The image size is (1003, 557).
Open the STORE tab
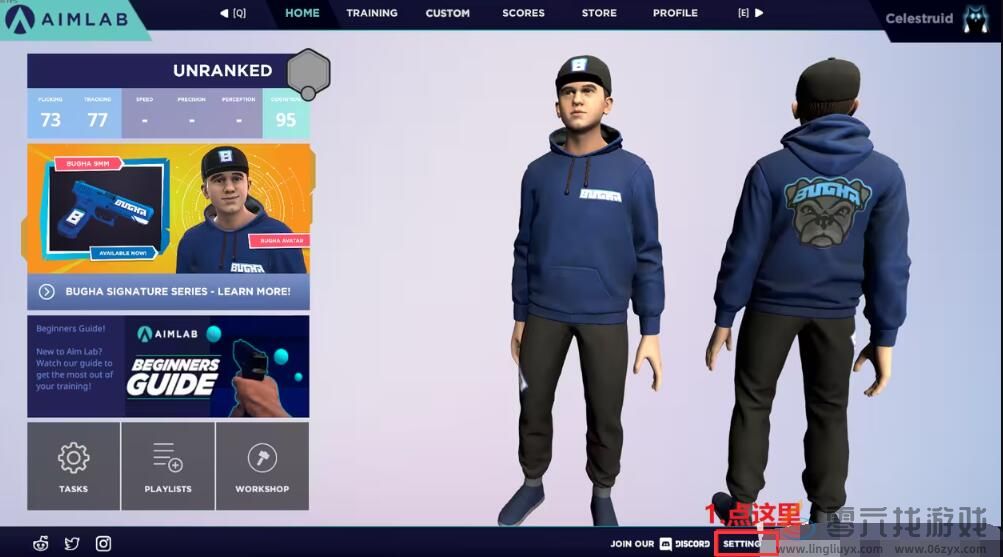tap(599, 13)
